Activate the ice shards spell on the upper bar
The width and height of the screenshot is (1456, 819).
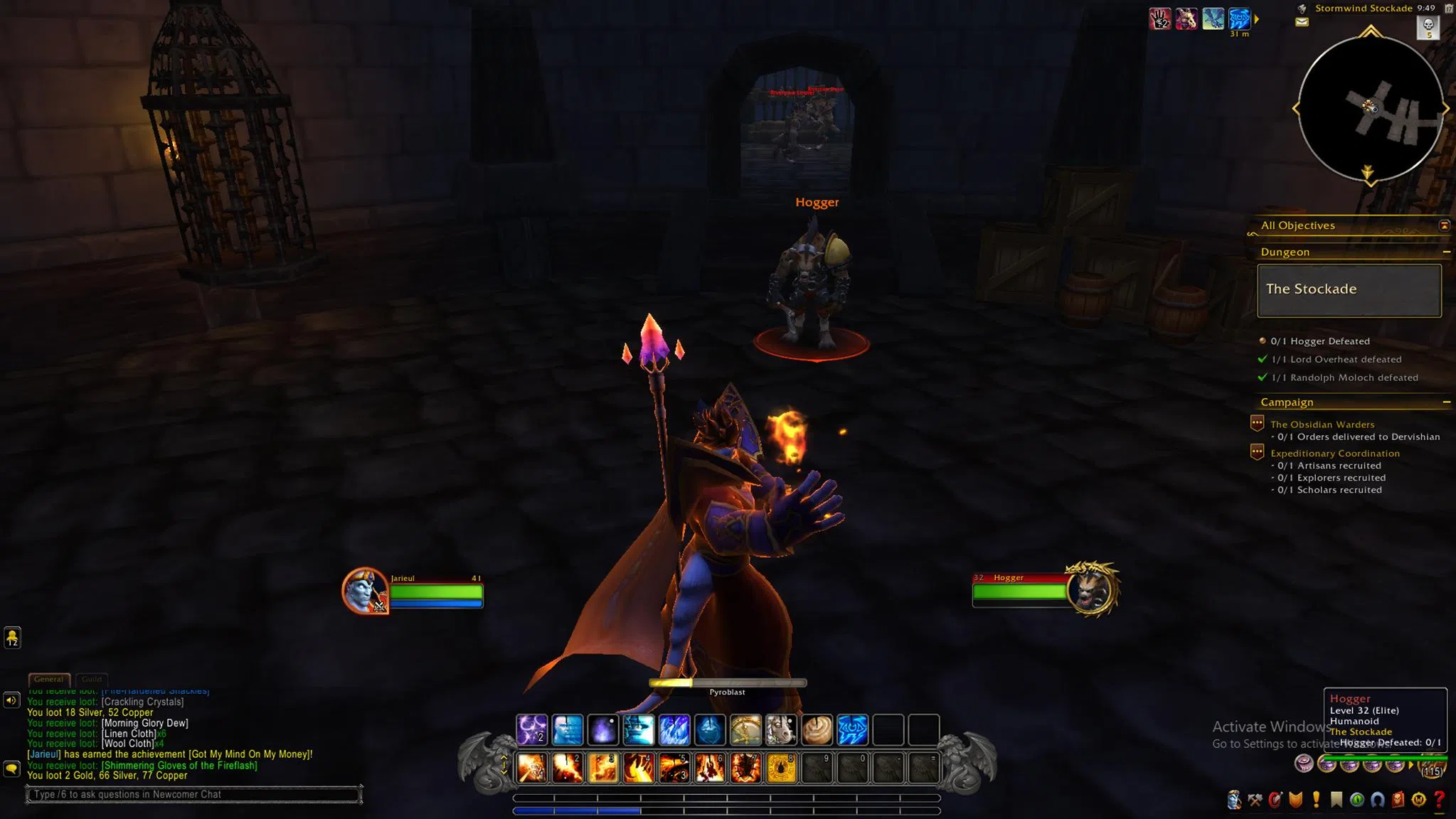click(x=674, y=729)
